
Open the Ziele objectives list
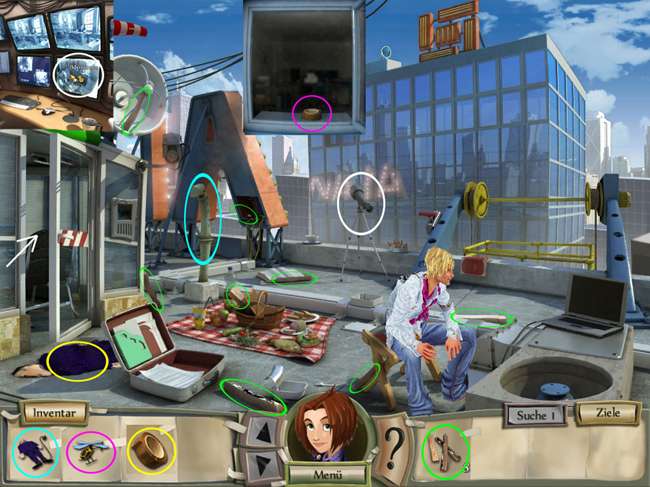pos(607,413)
